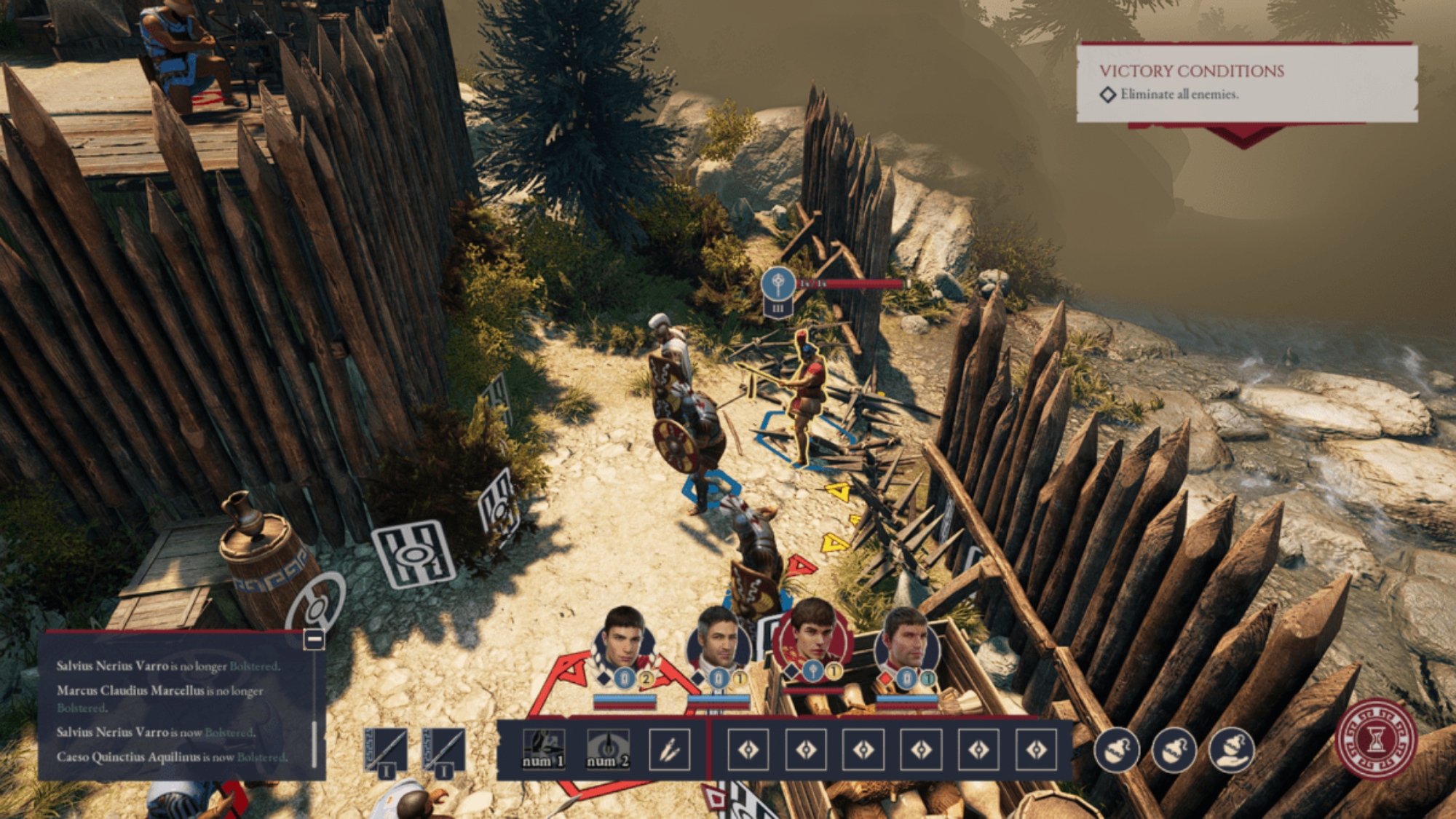End turn with the hourglass button
The image size is (1456, 819).
tap(1375, 739)
